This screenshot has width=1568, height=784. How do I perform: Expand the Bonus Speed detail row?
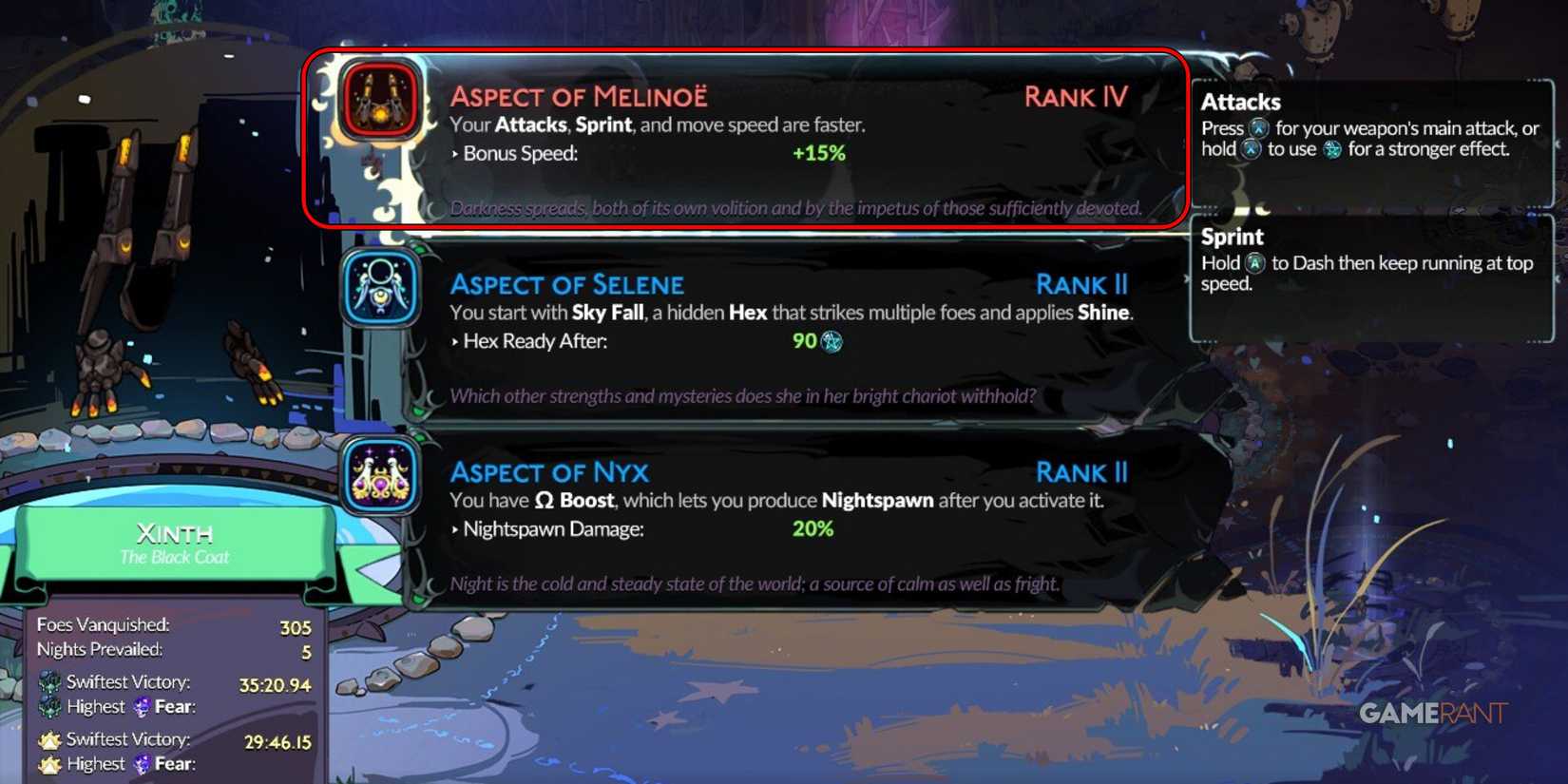[456, 153]
